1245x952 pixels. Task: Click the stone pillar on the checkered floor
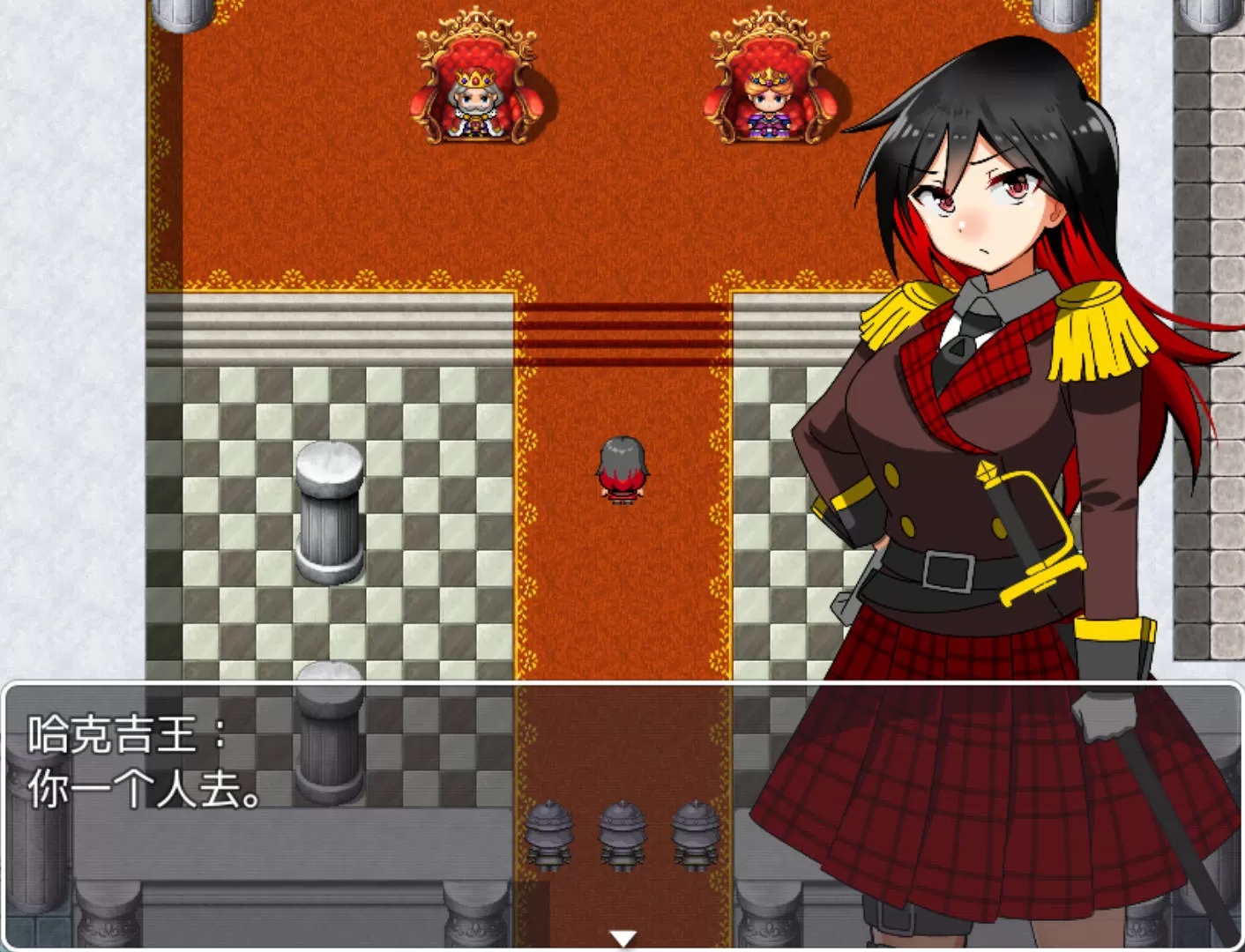click(x=331, y=516)
